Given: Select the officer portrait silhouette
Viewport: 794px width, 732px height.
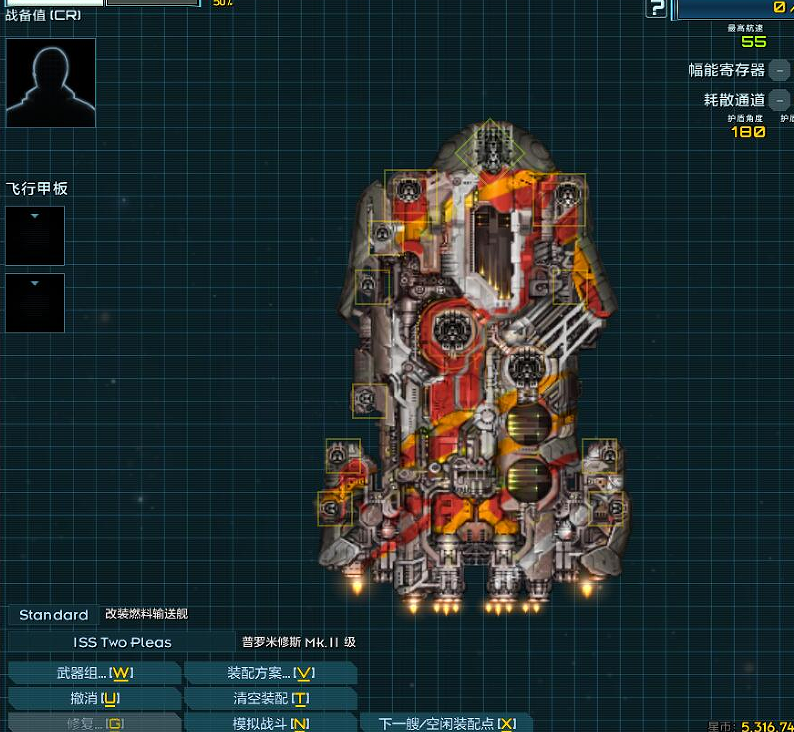Looking at the screenshot, I should click(51, 83).
